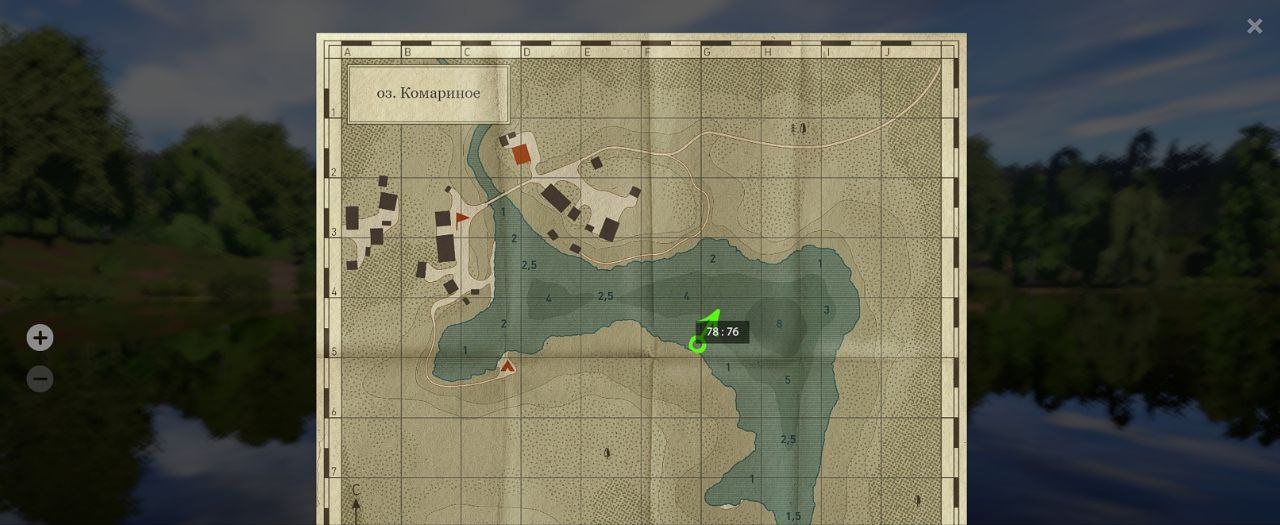The height and width of the screenshot is (525, 1280).
Task: Select the red flag marker by the village
Action: click(x=461, y=217)
